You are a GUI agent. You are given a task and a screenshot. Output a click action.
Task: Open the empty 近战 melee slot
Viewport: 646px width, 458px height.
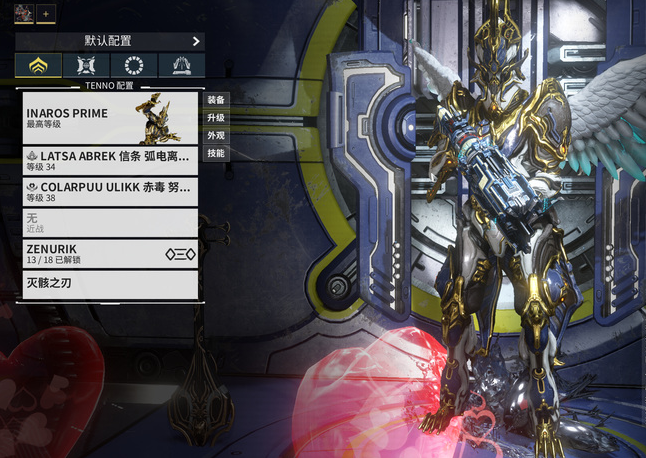click(111, 222)
